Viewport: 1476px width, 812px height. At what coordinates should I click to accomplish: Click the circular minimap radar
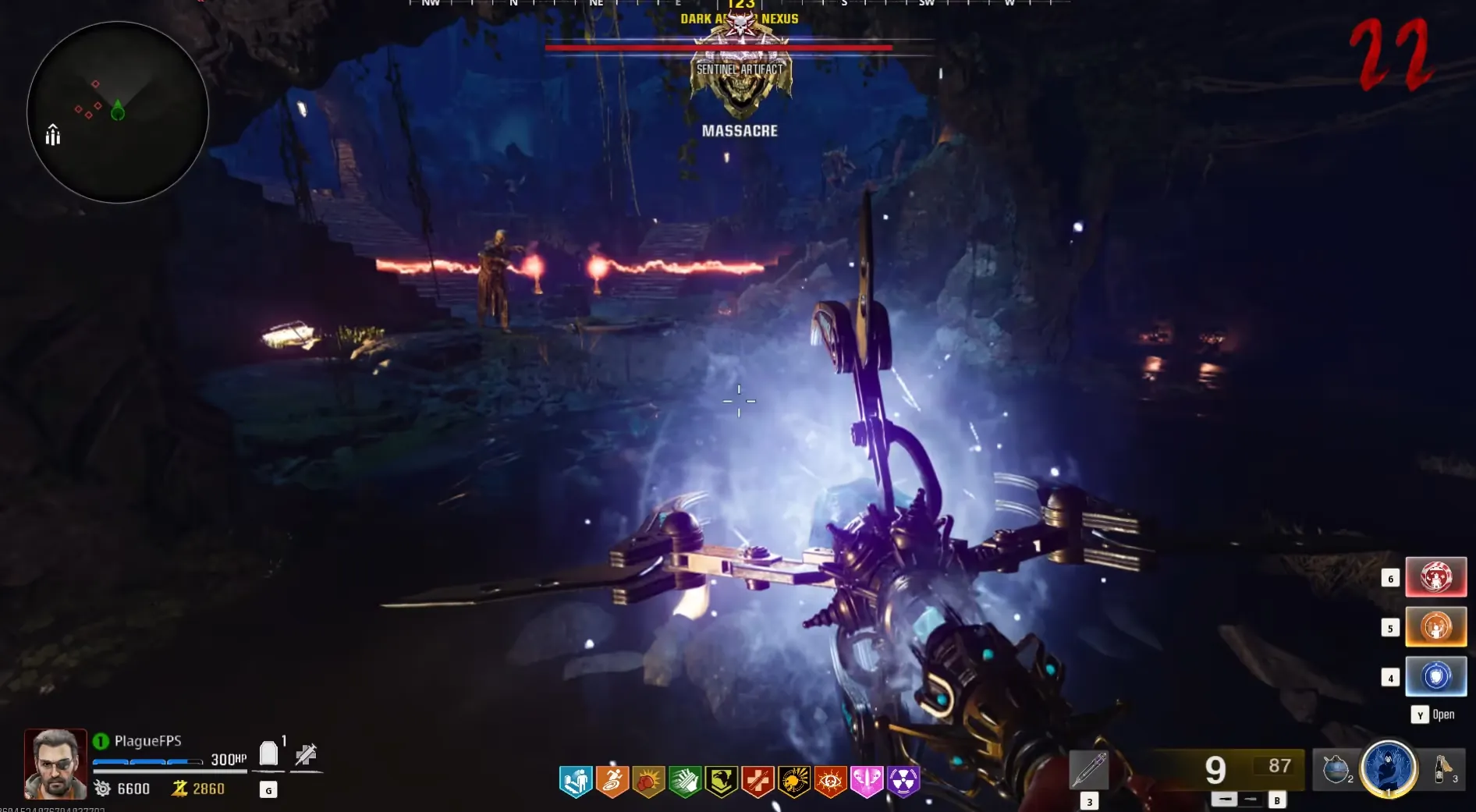pos(118,112)
